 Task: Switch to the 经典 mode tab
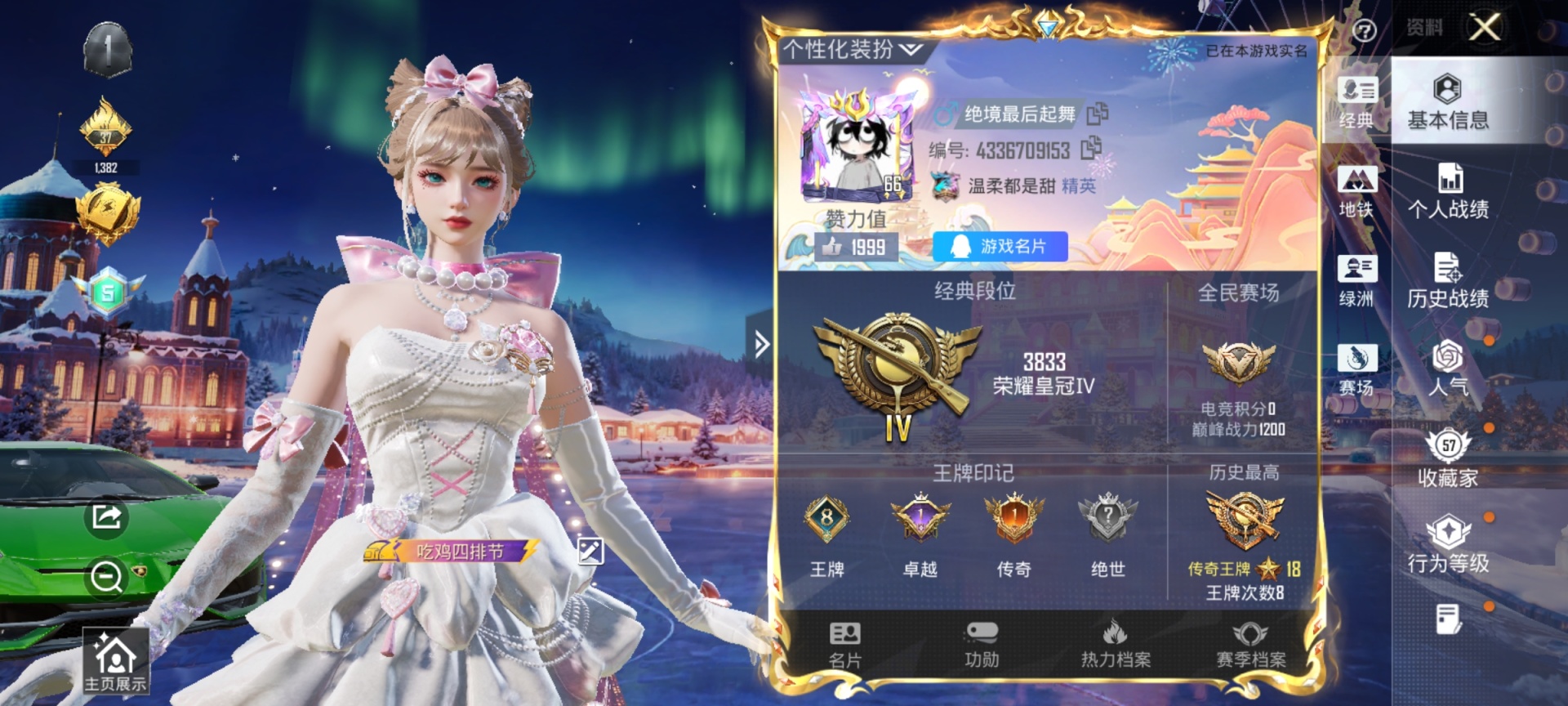click(x=1356, y=103)
